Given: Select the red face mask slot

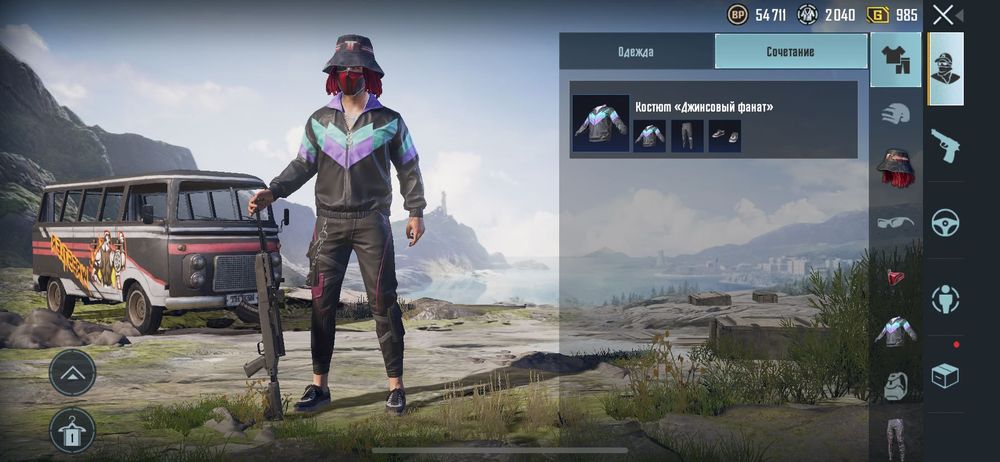Looking at the screenshot, I should [x=896, y=276].
